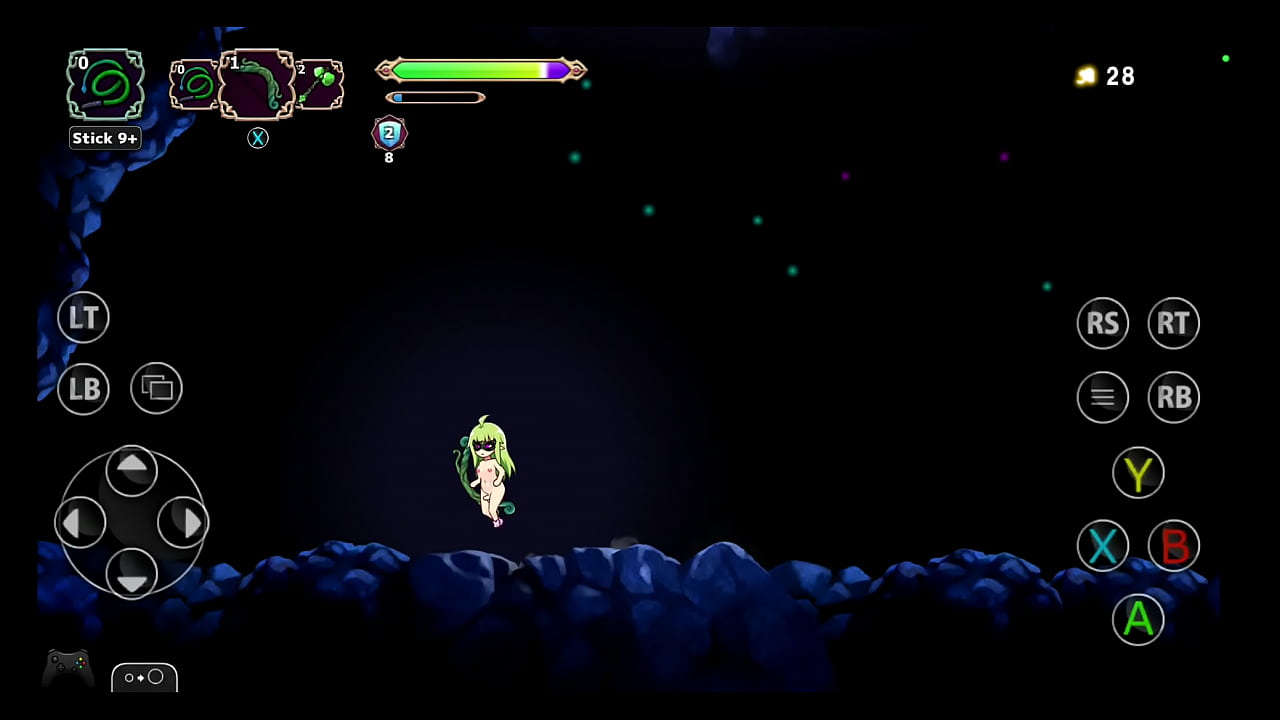Tap the RS touch button
This screenshot has height=720, width=1280.
tap(1102, 323)
